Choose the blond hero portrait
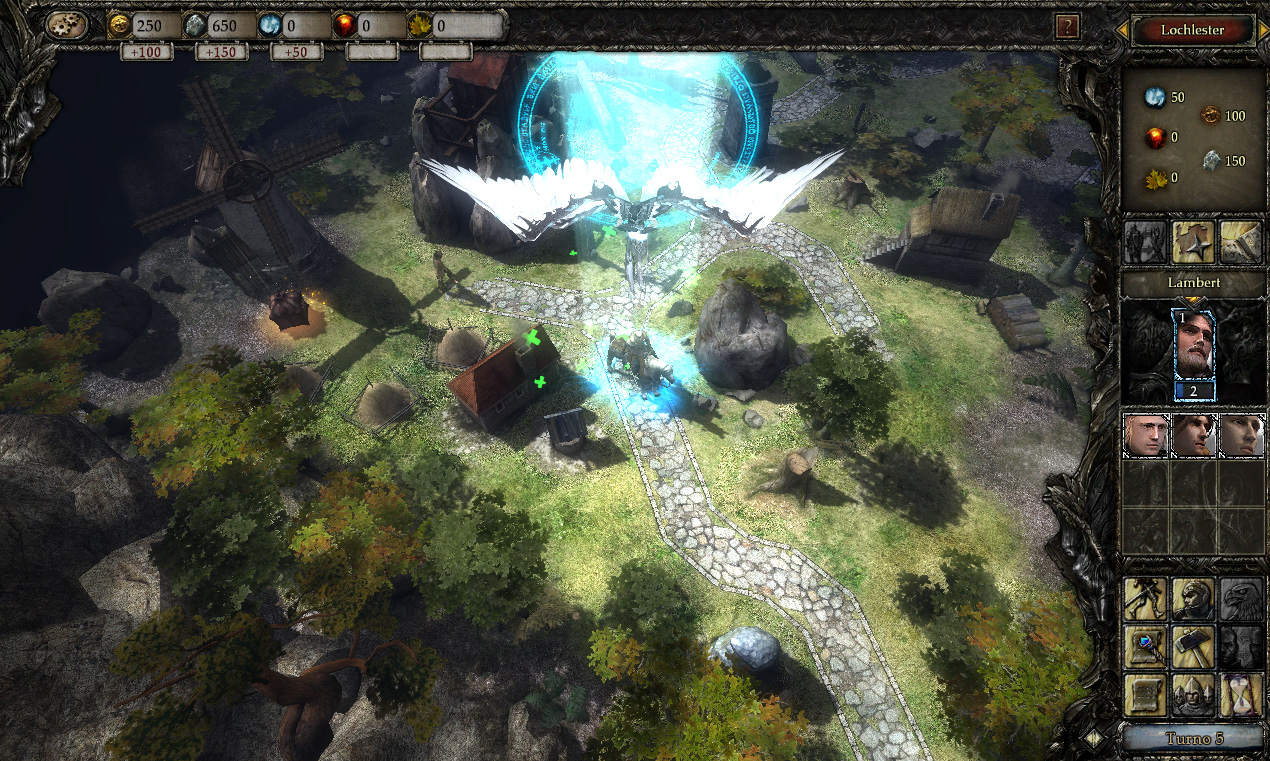 pyautogui.click(x=1145, y=436)
